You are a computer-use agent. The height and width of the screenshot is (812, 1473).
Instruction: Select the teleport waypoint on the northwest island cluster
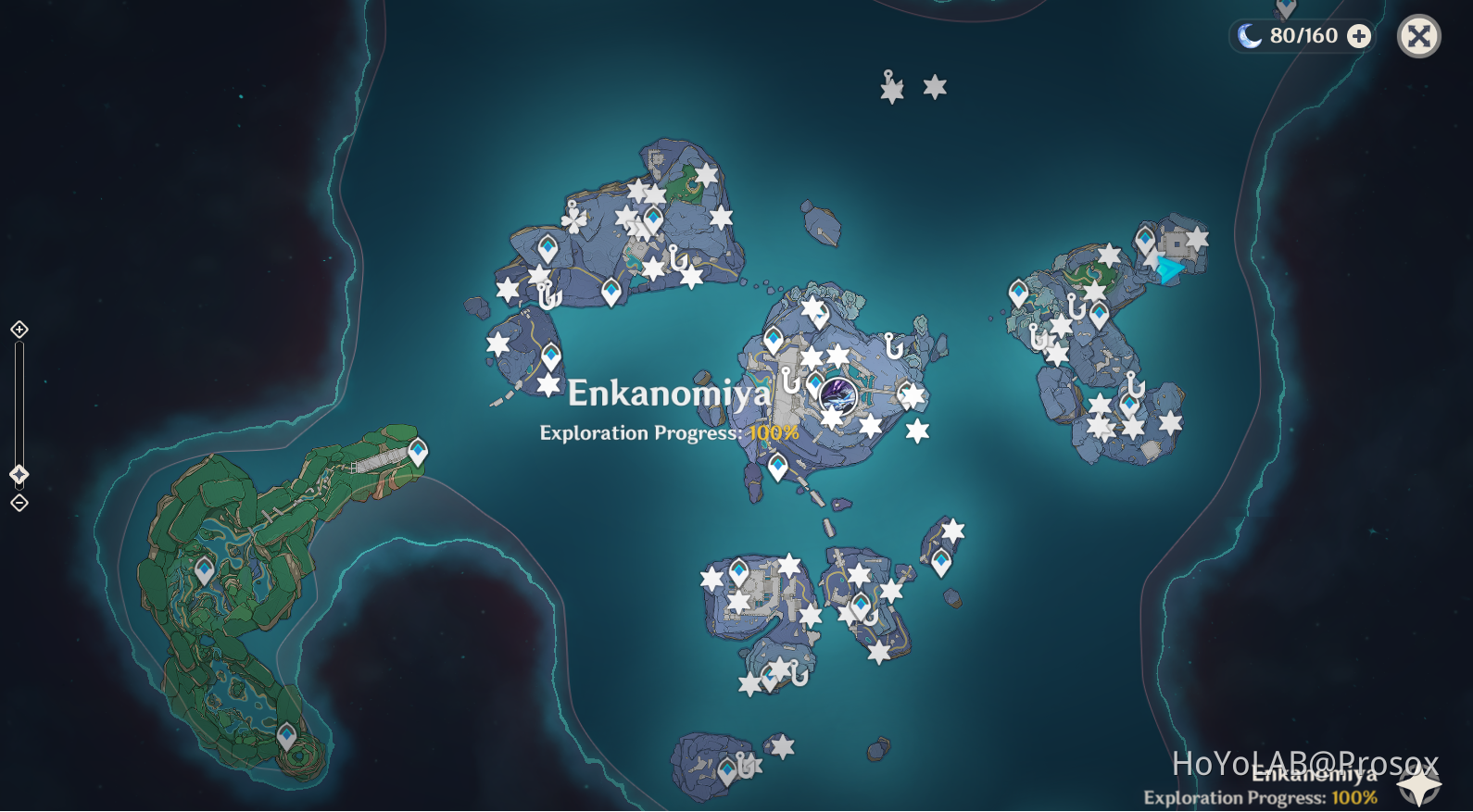[x=548, y=248]
